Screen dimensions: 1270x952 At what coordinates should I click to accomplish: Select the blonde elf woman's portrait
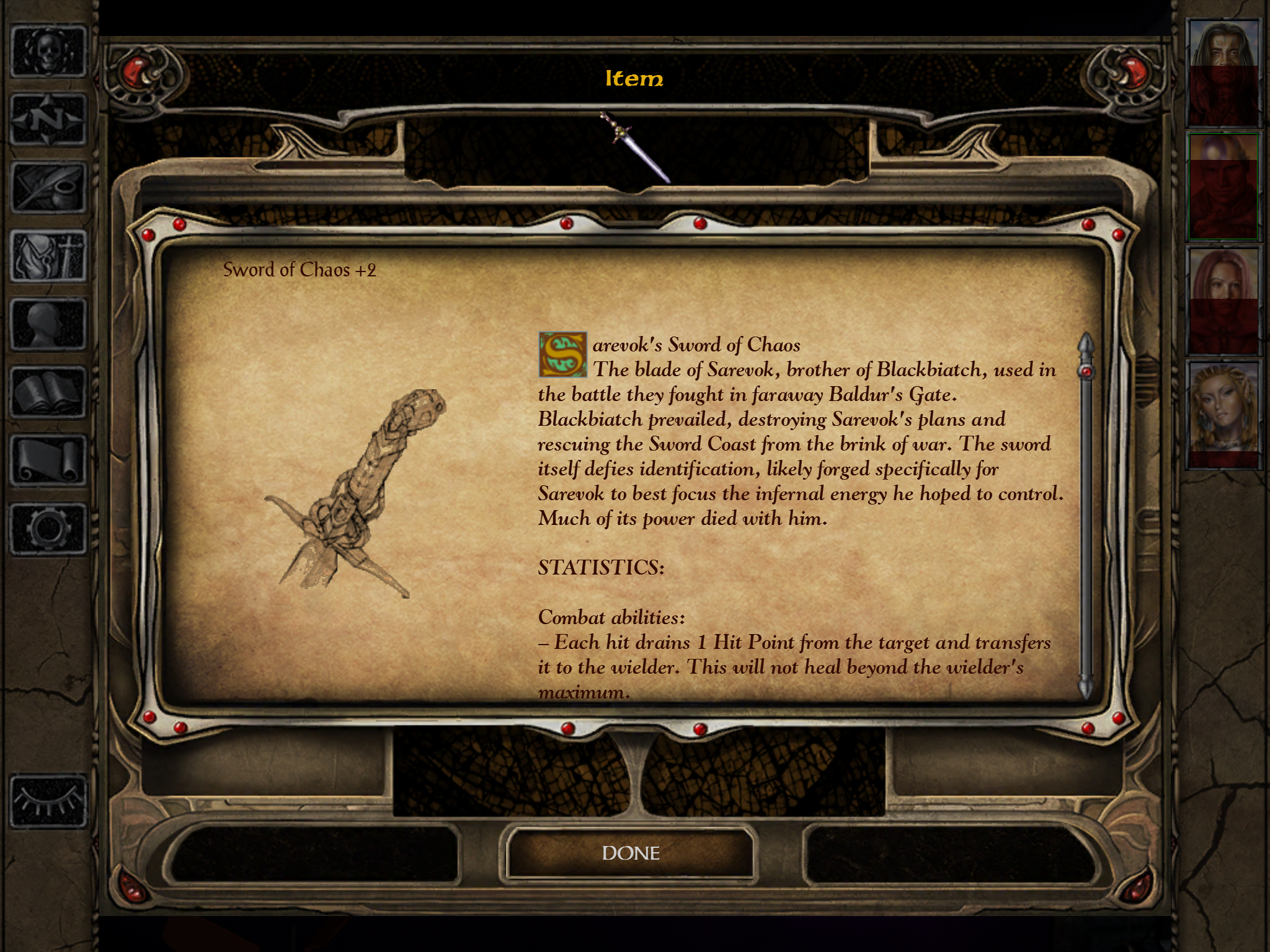click(x=1223, y=414)
